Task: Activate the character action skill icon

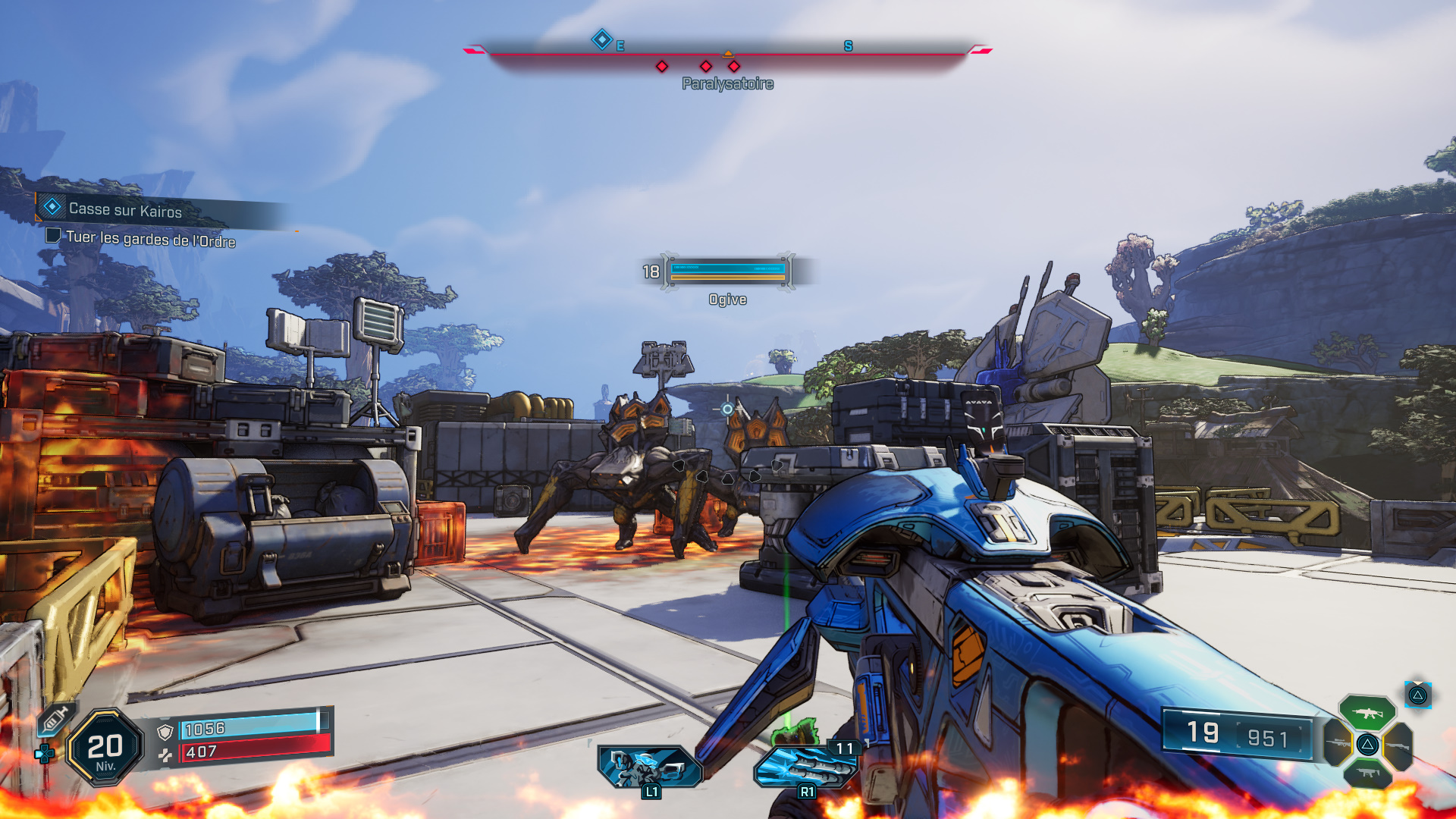Action: click(x=649, y=767)
